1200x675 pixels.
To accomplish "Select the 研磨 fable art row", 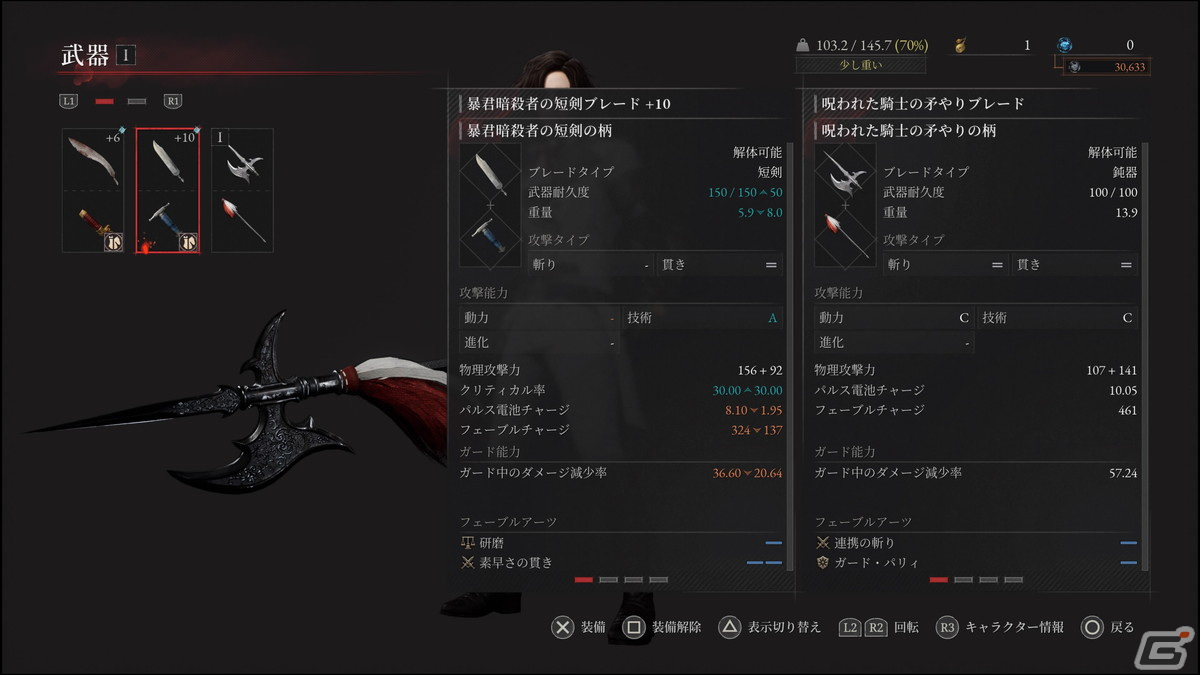I will (620, 542).
